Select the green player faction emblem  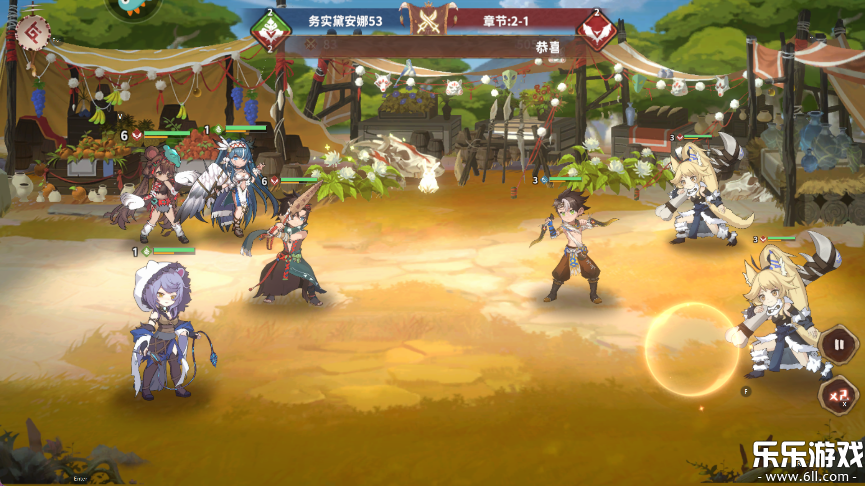(270, 30)
